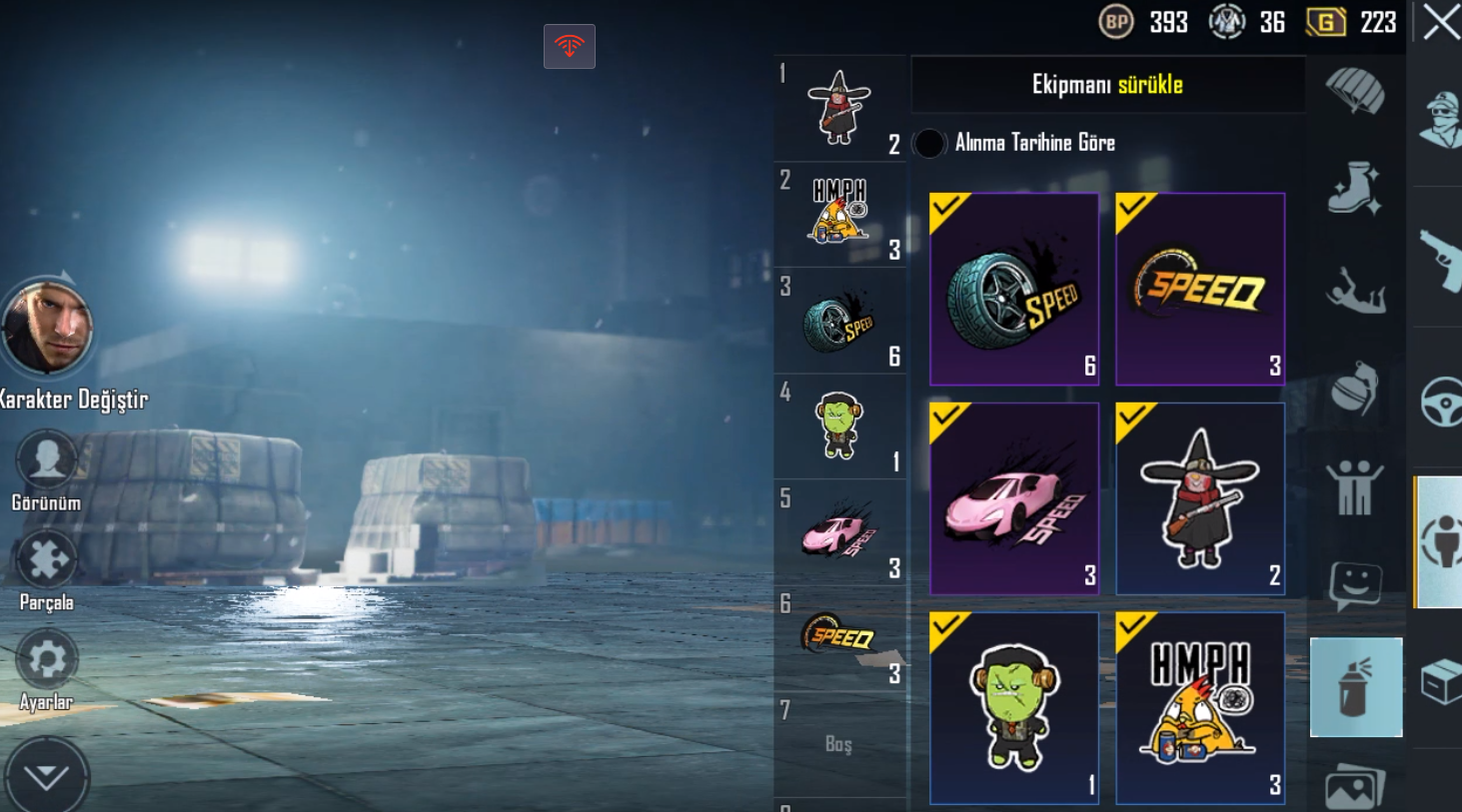Open the boot footwear category tab
Viewport: 1462px width, 812px height.
coord(1355,189)
